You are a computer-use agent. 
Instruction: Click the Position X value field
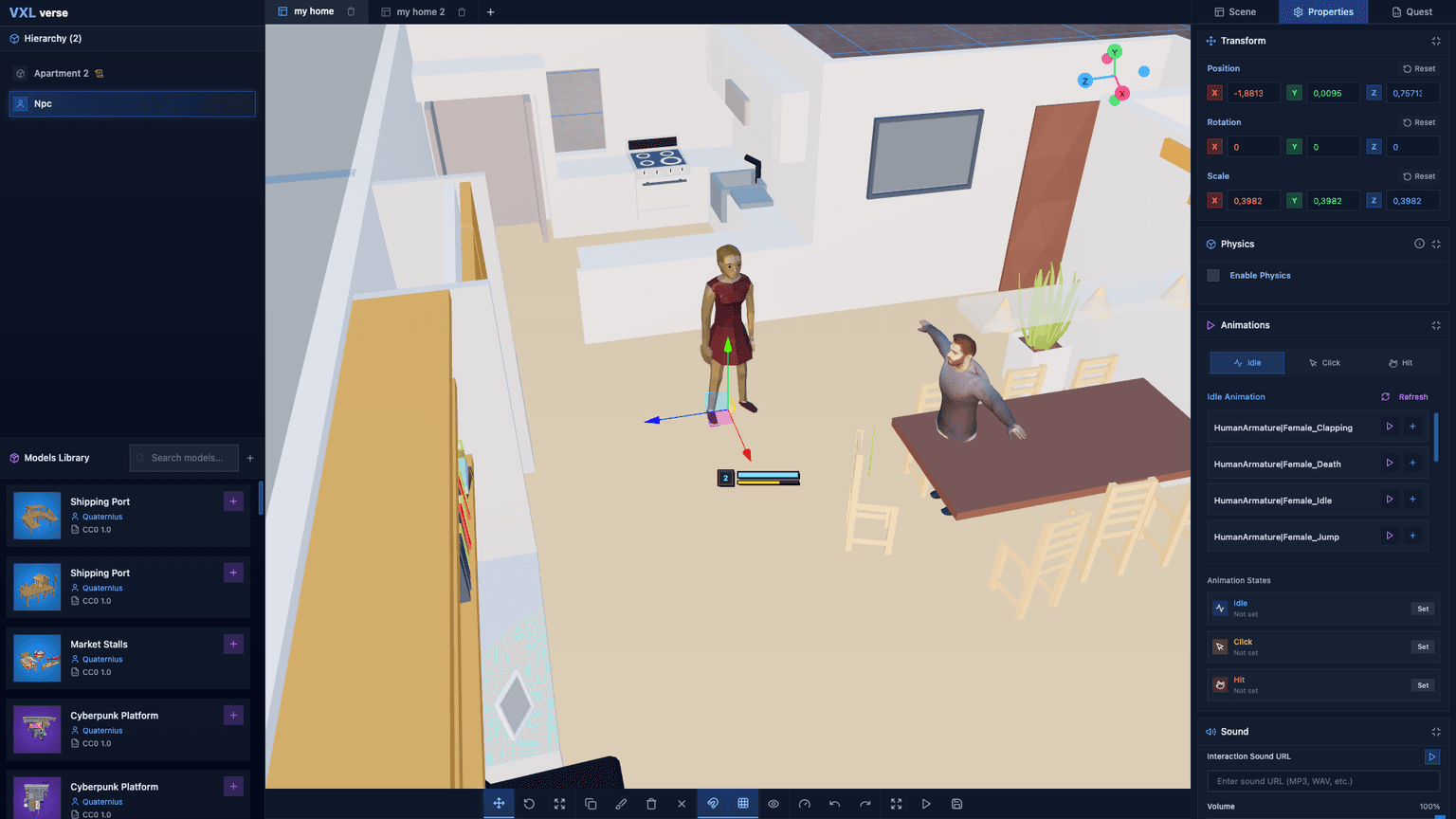click(1252, 93)
